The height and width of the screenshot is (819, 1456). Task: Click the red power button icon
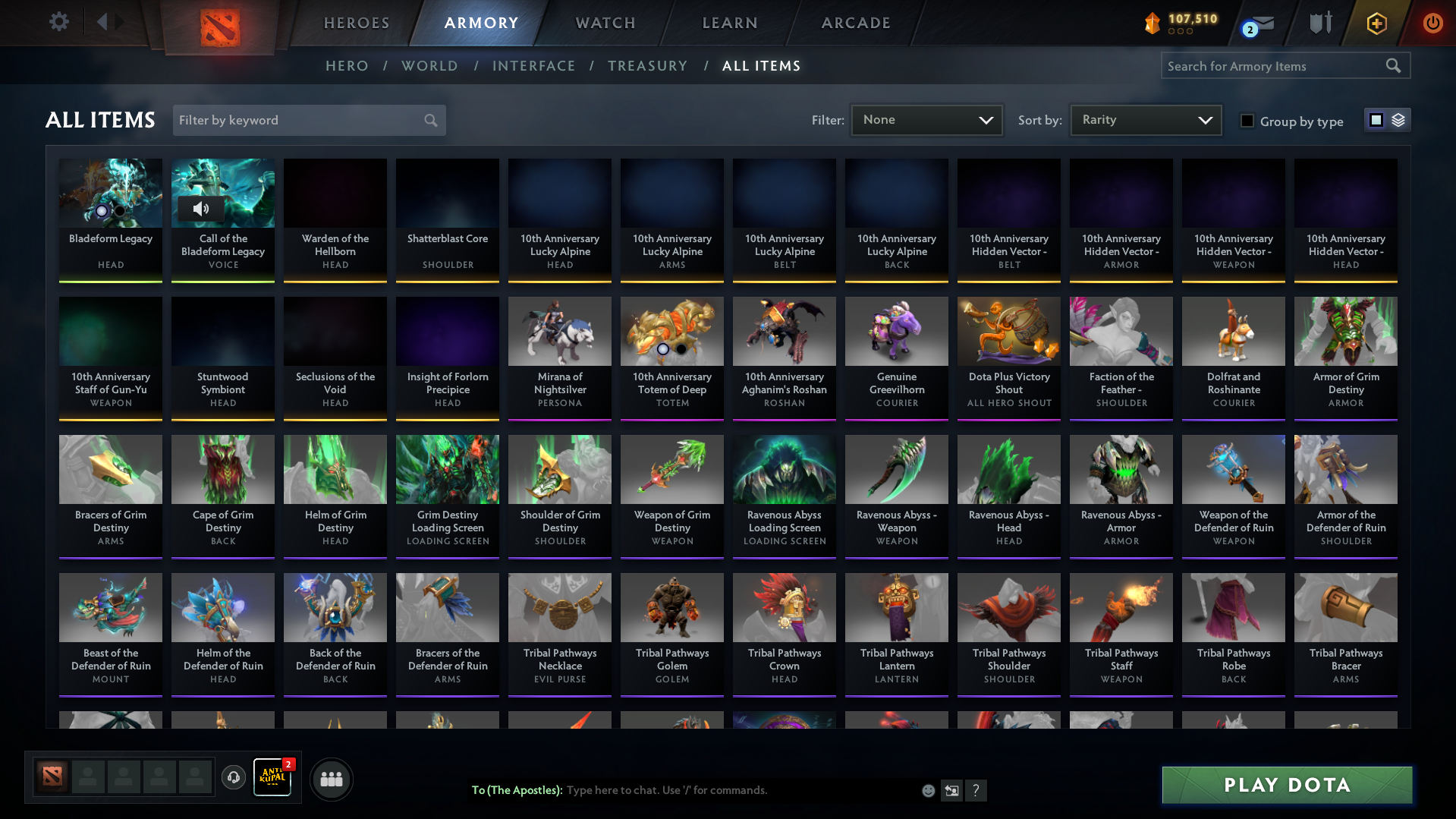1432,23
